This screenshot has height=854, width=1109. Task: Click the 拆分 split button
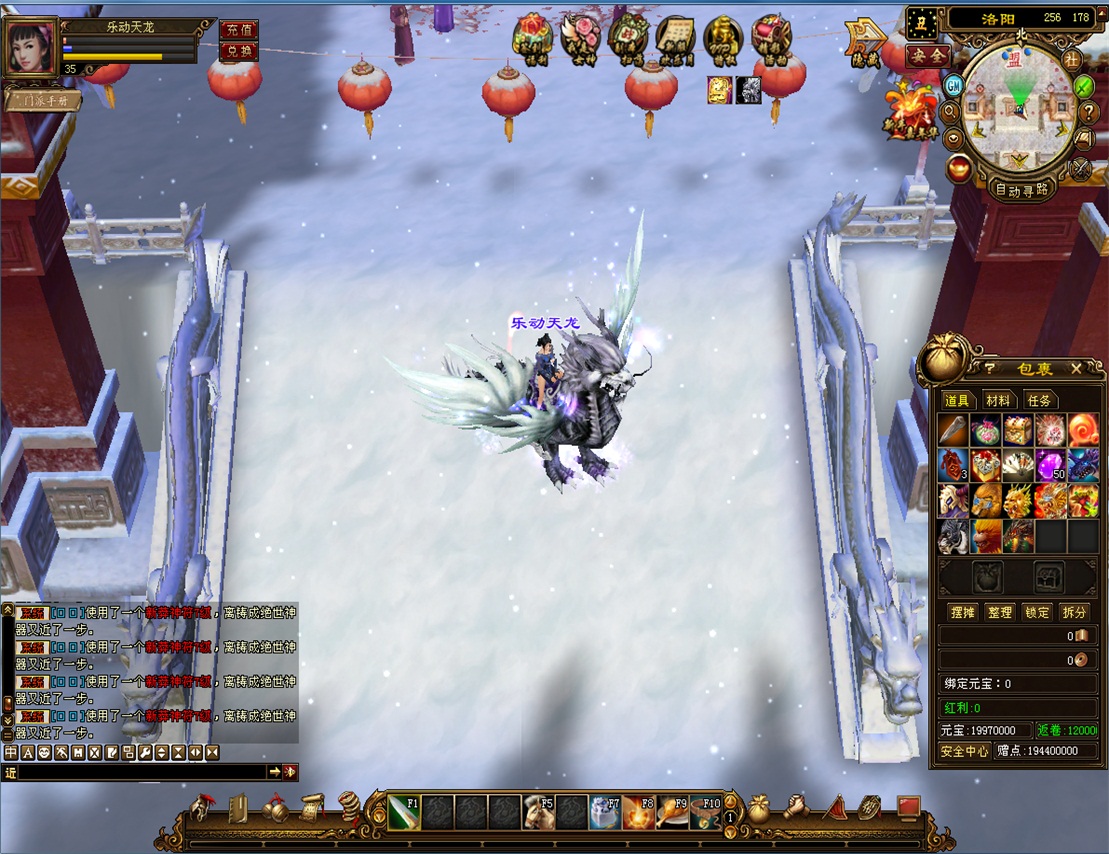pos(1074,612)
